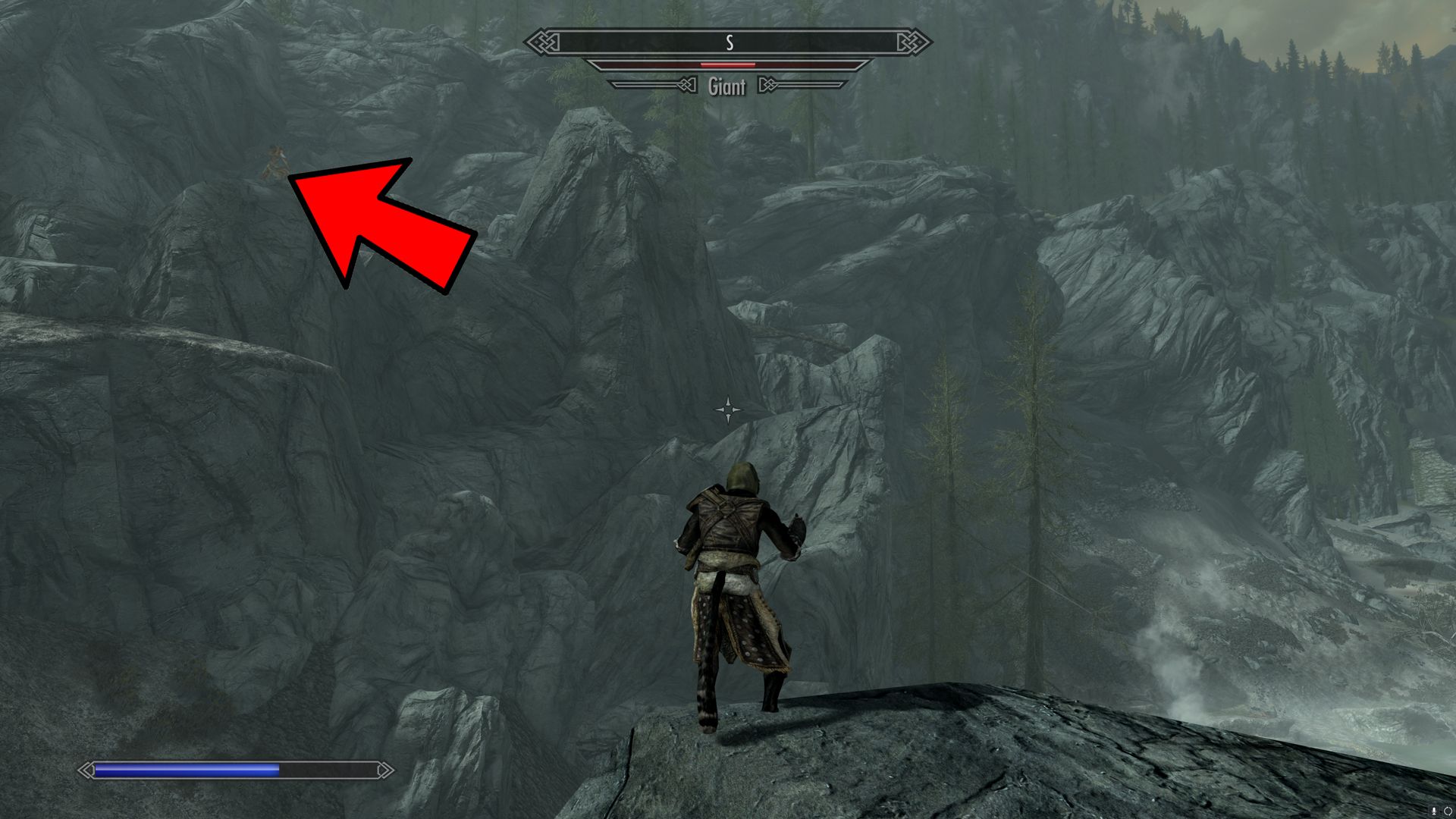The image size is (1456, 819).
Task: Click the circular capture icon in bottom-right corner
Action: click(1448, 811)
